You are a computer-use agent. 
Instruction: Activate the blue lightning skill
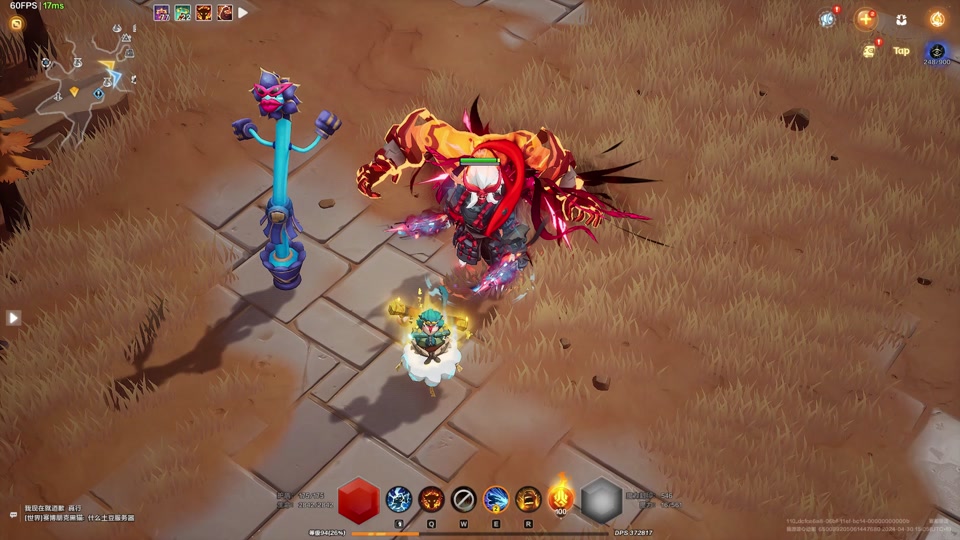399,498
